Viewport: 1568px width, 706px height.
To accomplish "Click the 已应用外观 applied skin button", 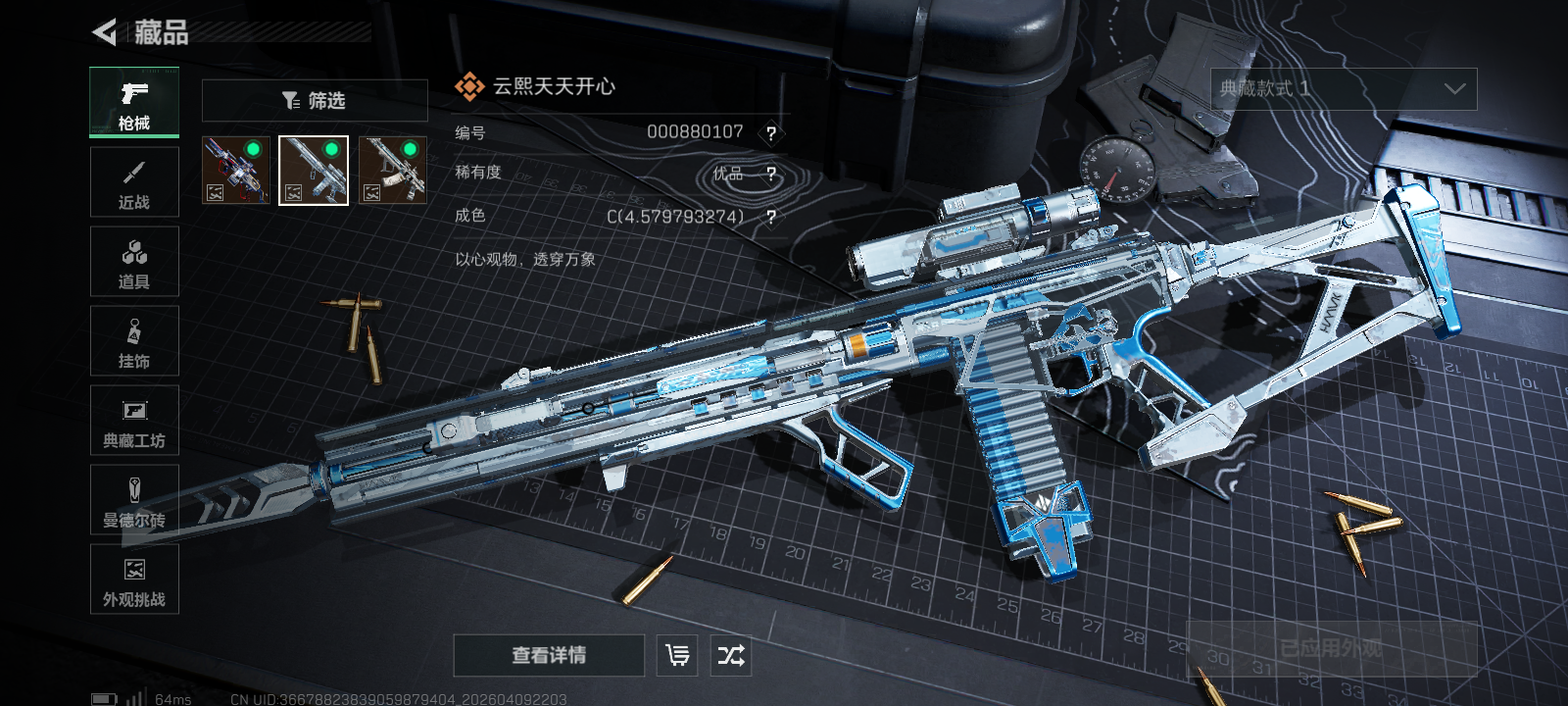I will coord(1331,649).
